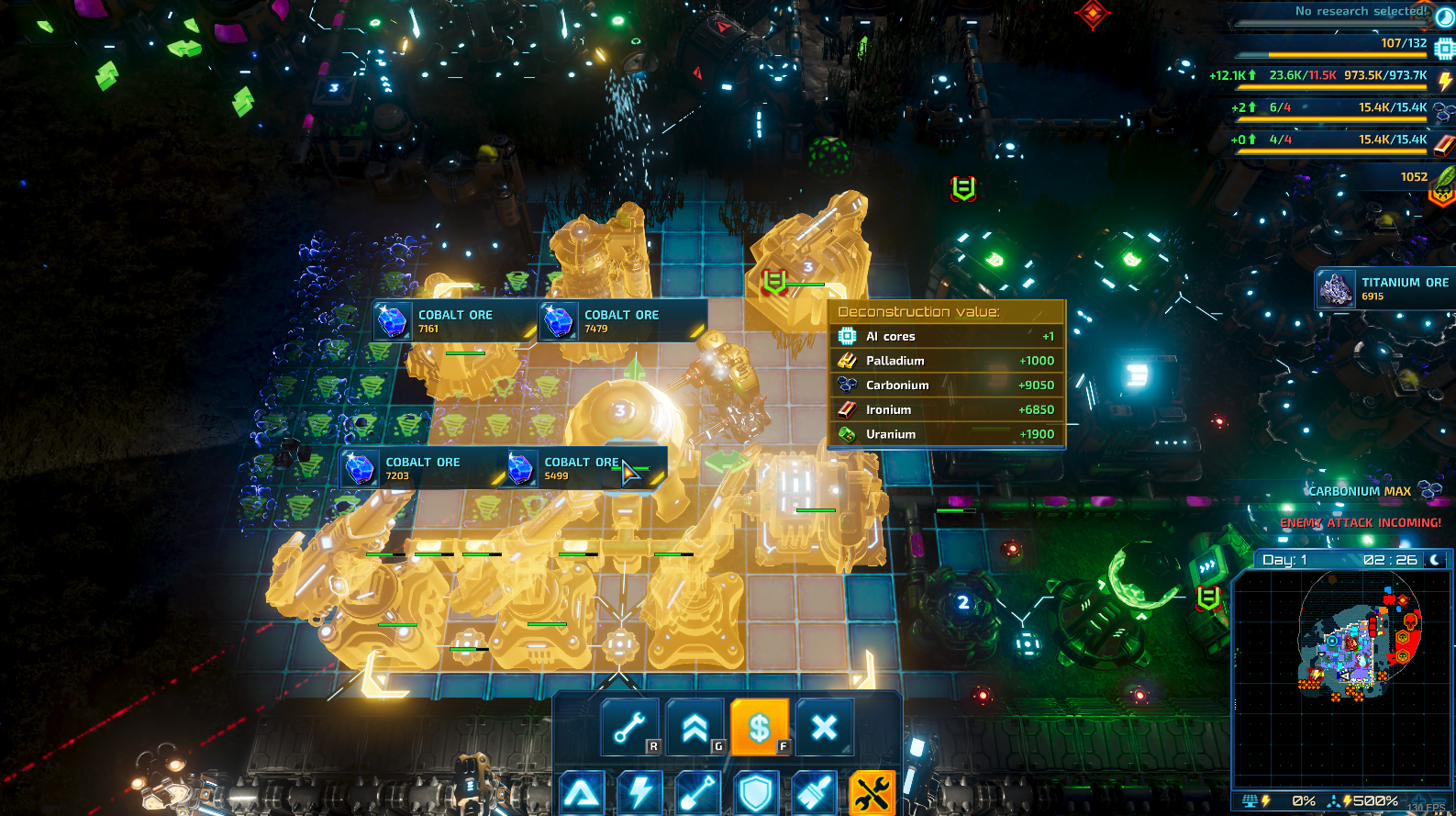Toggle the crossed wrench and screwdriver tools category
This screenshot has height=816, width=1456.
(871, 793)
